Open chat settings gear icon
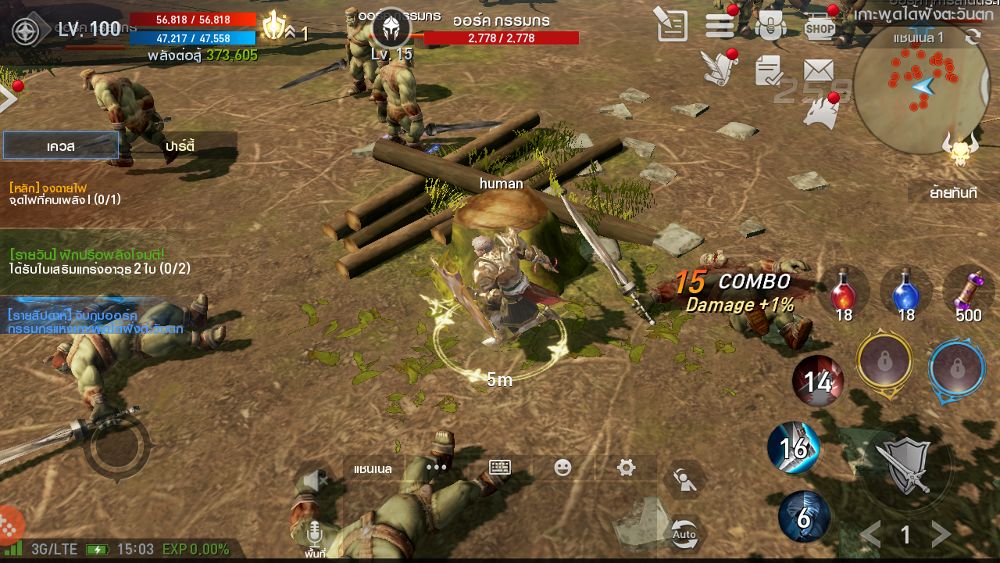The width and height of the screenshot is (1000, 563). click(626, 467)
